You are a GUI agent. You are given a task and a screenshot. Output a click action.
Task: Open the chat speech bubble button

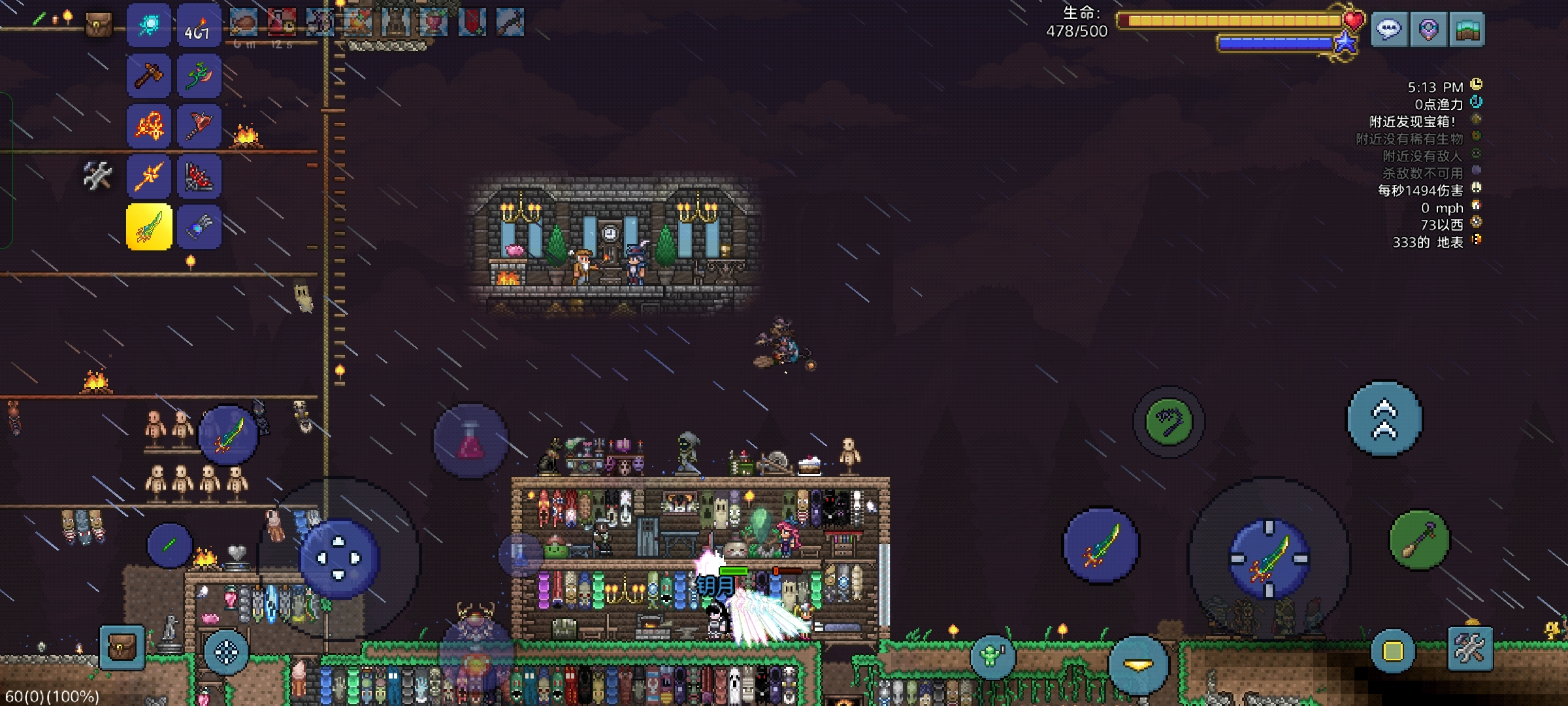(1389, 29)
